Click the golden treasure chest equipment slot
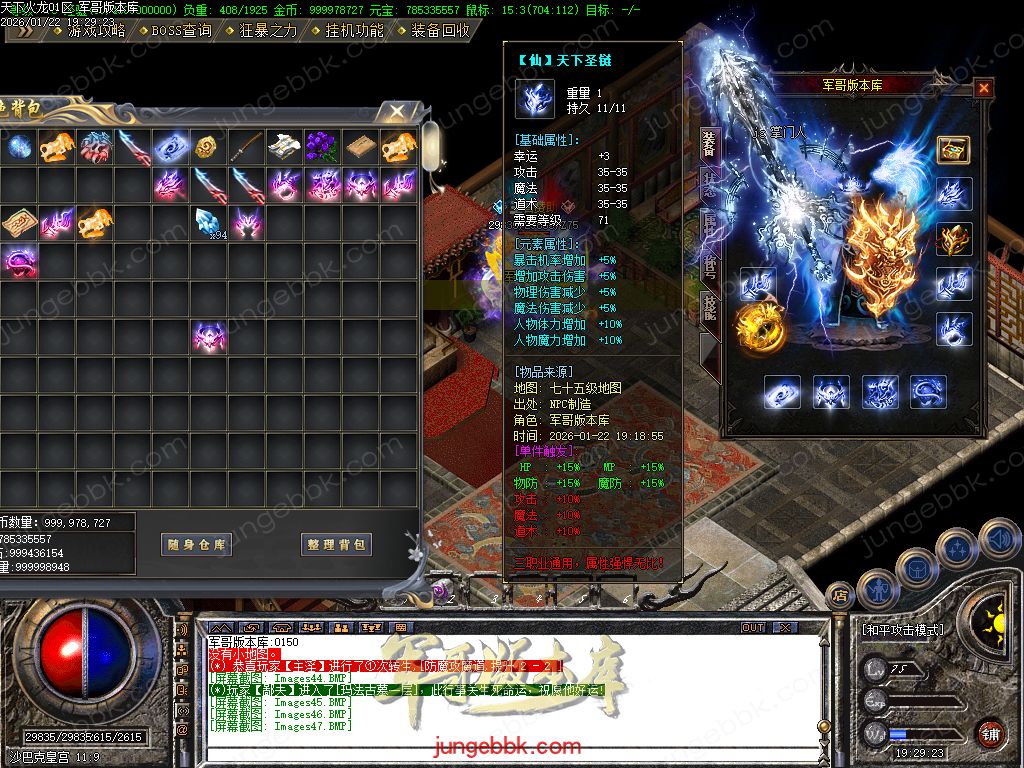Viewport: 1024px width, 768px height. [x=953, y=149]
